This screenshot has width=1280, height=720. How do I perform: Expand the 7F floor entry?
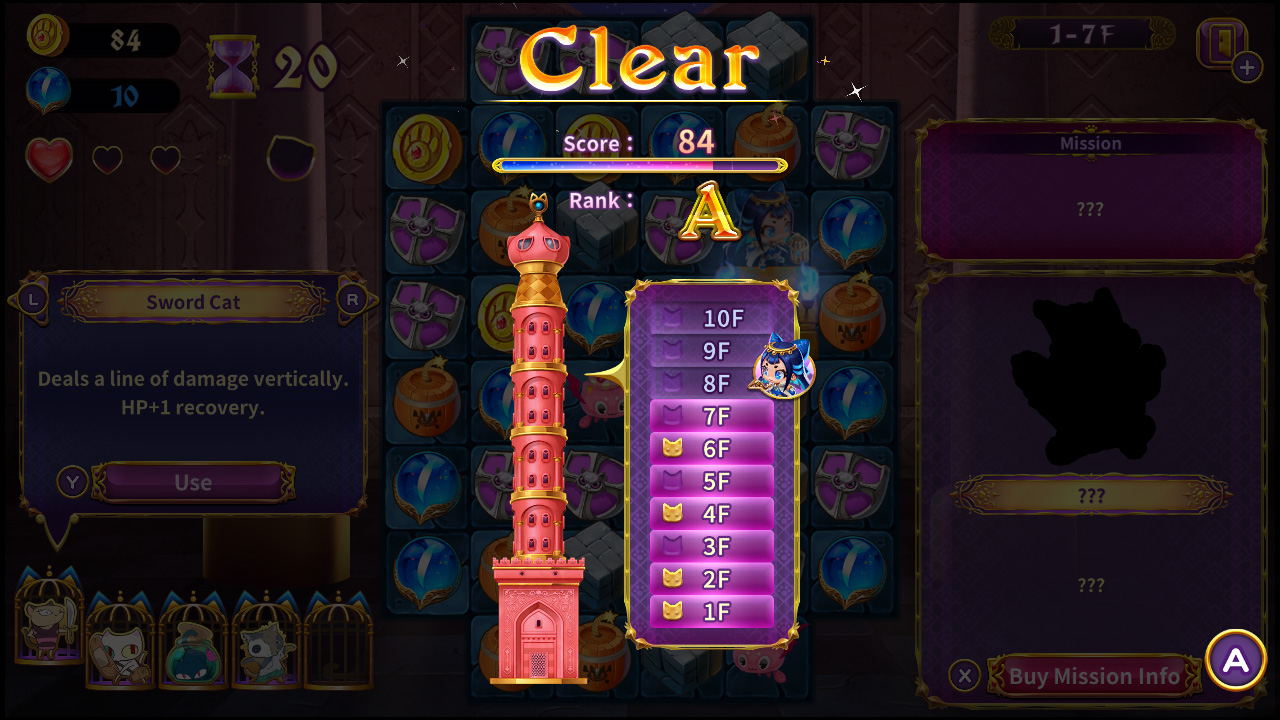pos(712,416)
